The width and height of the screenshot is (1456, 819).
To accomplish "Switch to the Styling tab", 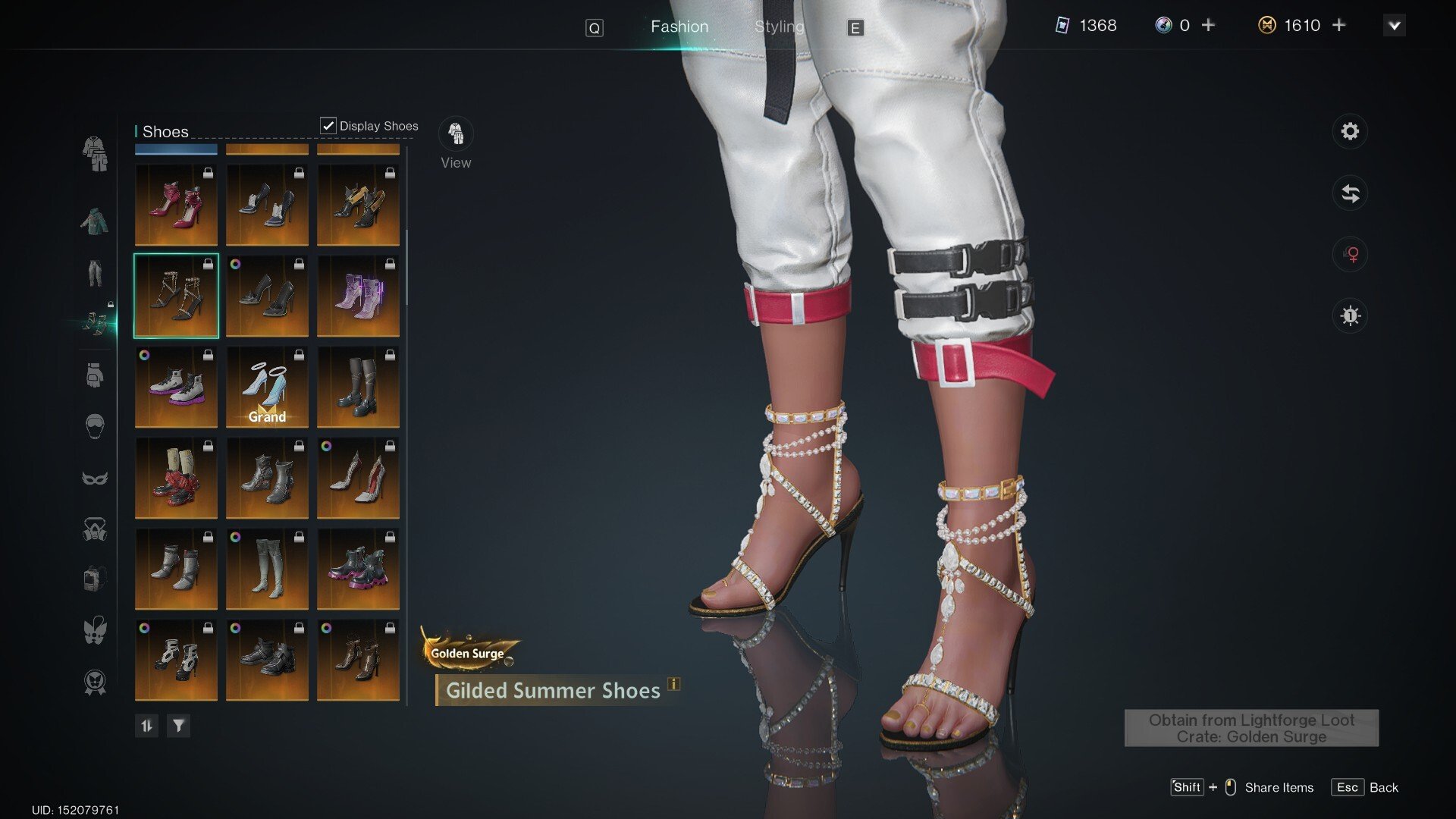I will 779,27.
